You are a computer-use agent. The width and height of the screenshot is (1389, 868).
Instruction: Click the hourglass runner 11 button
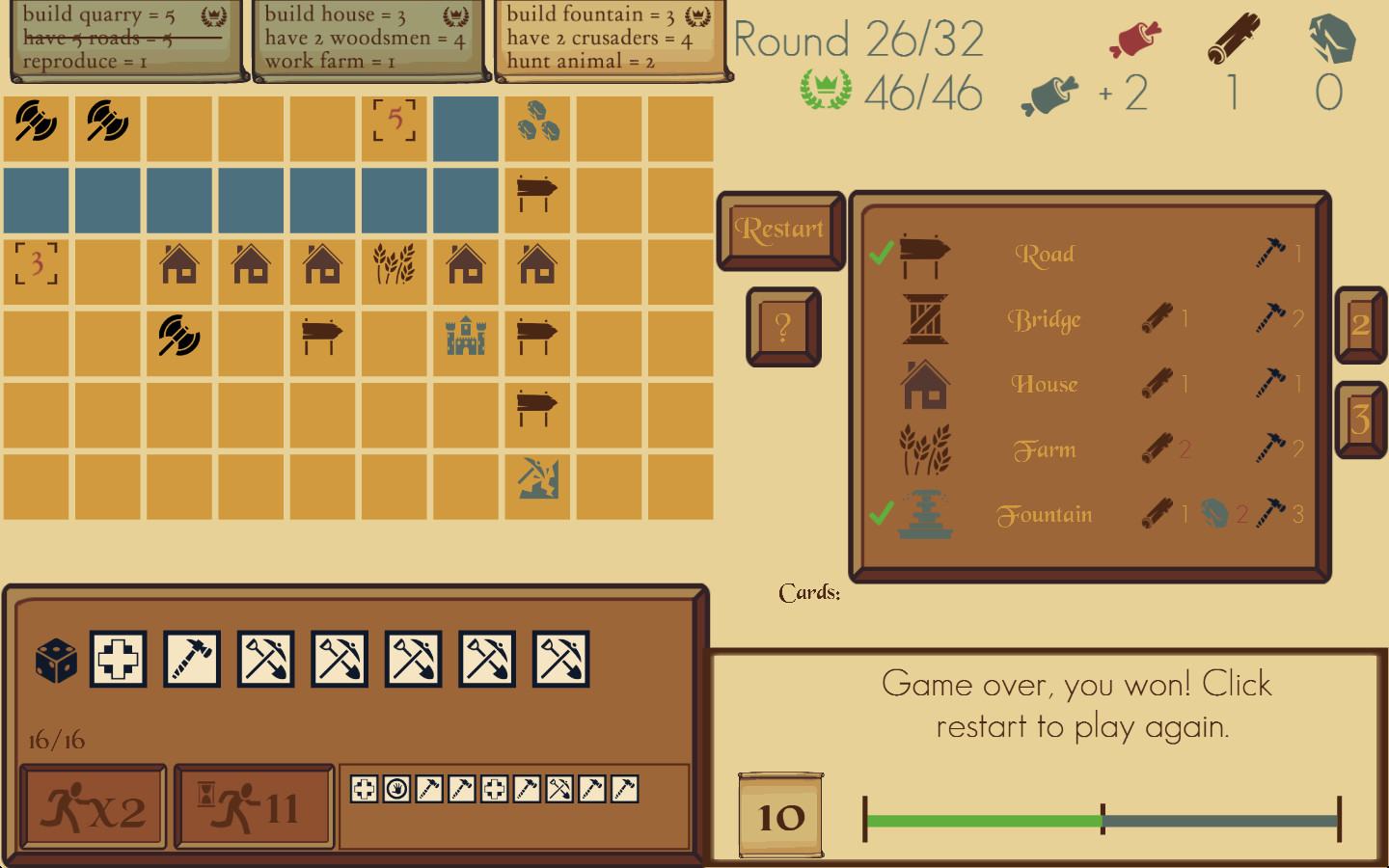(254, 808)
